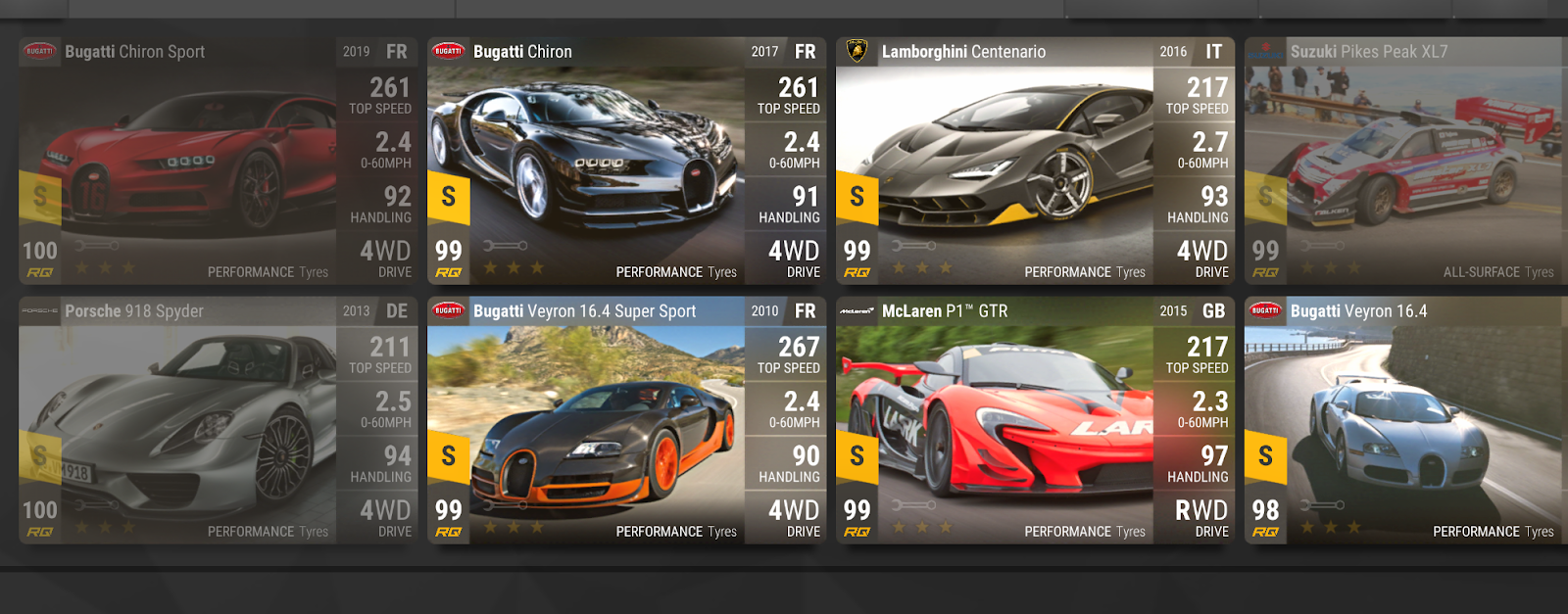Select the Bugatti Chiron Sport card
1568x614 pixels.
[x=218, y=162]
